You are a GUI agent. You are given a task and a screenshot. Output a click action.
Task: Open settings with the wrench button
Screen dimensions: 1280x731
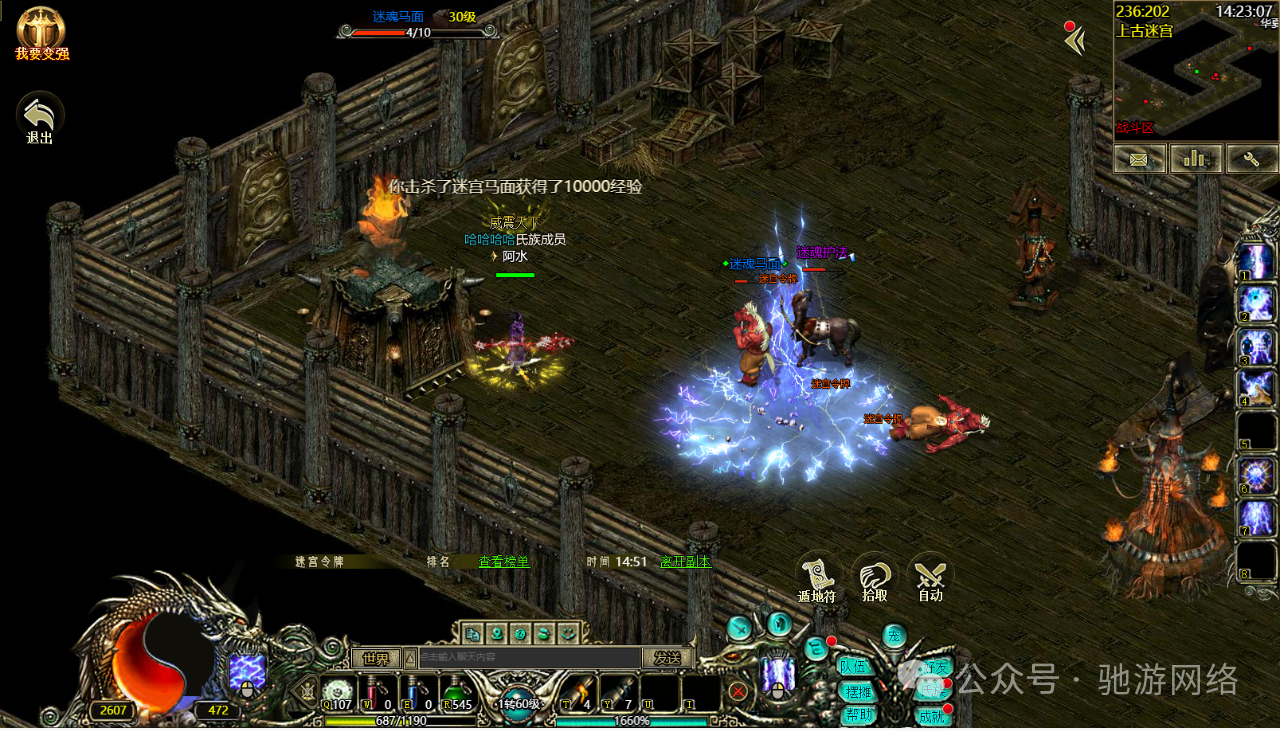[x=1252, y=158]
